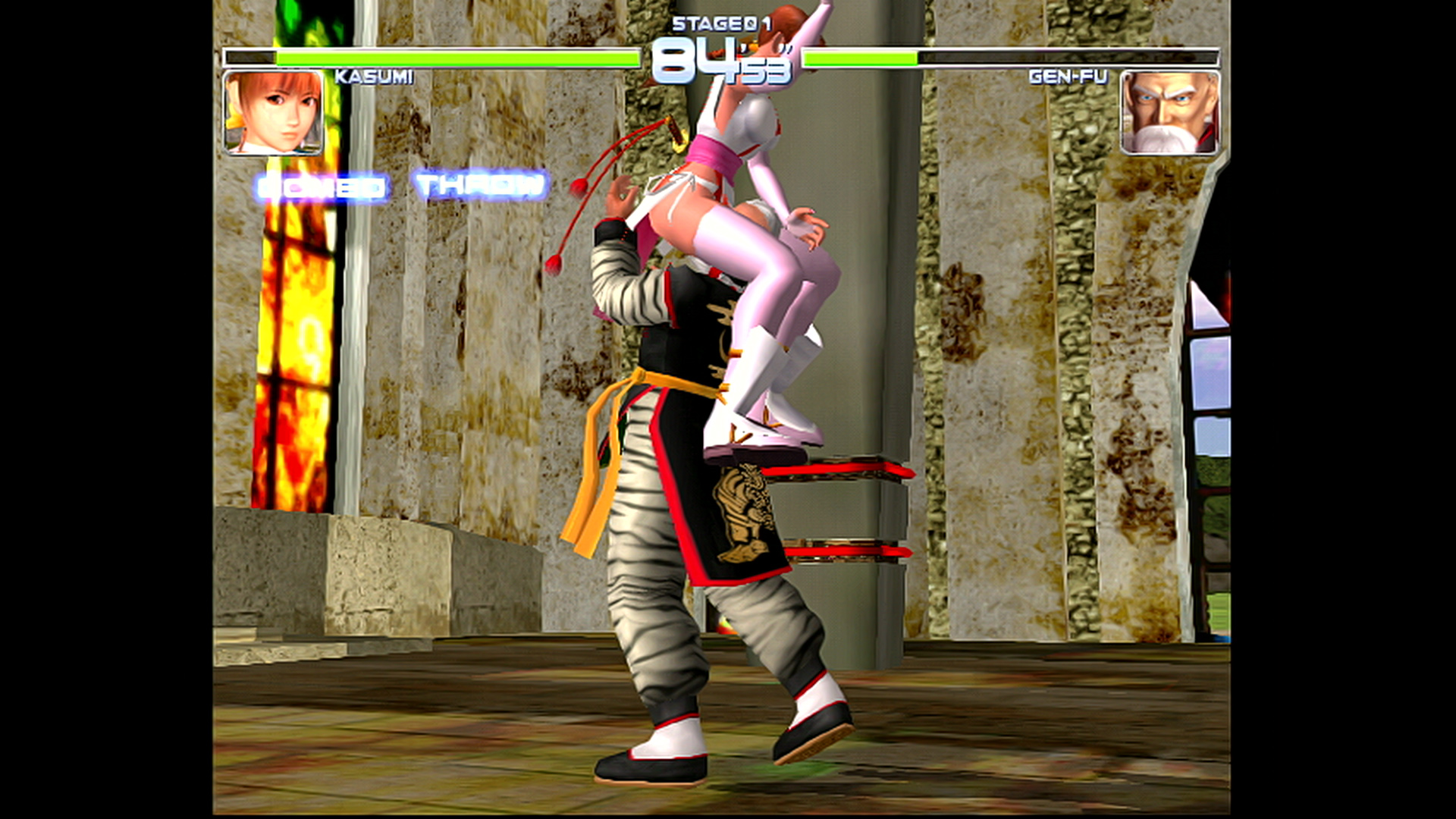Select the Stage 1 label
The width and height of the screenshot is (1456, 819).
coord(721,23)
